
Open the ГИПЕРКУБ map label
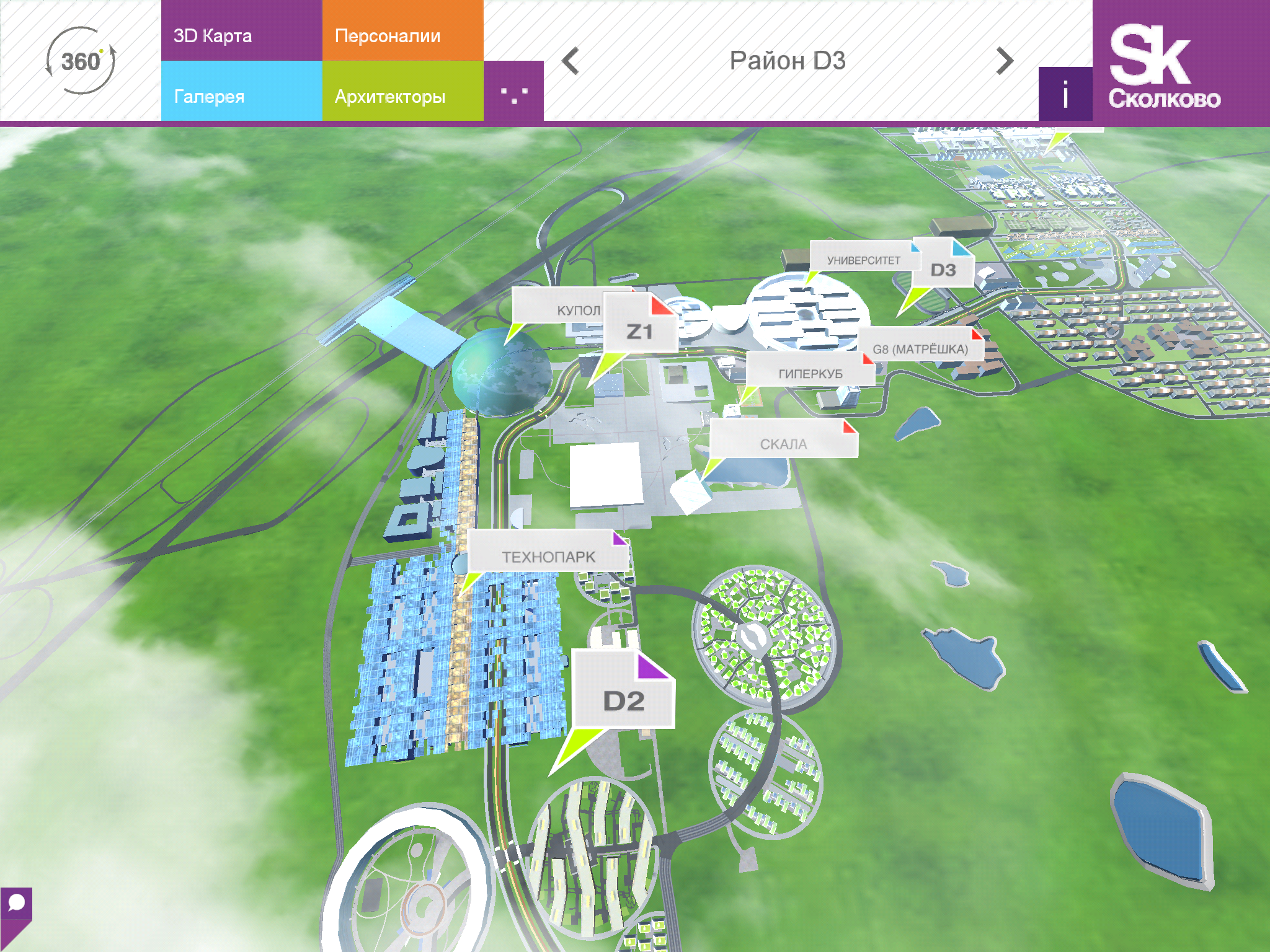pyautogui.click(x=809, y=372)
